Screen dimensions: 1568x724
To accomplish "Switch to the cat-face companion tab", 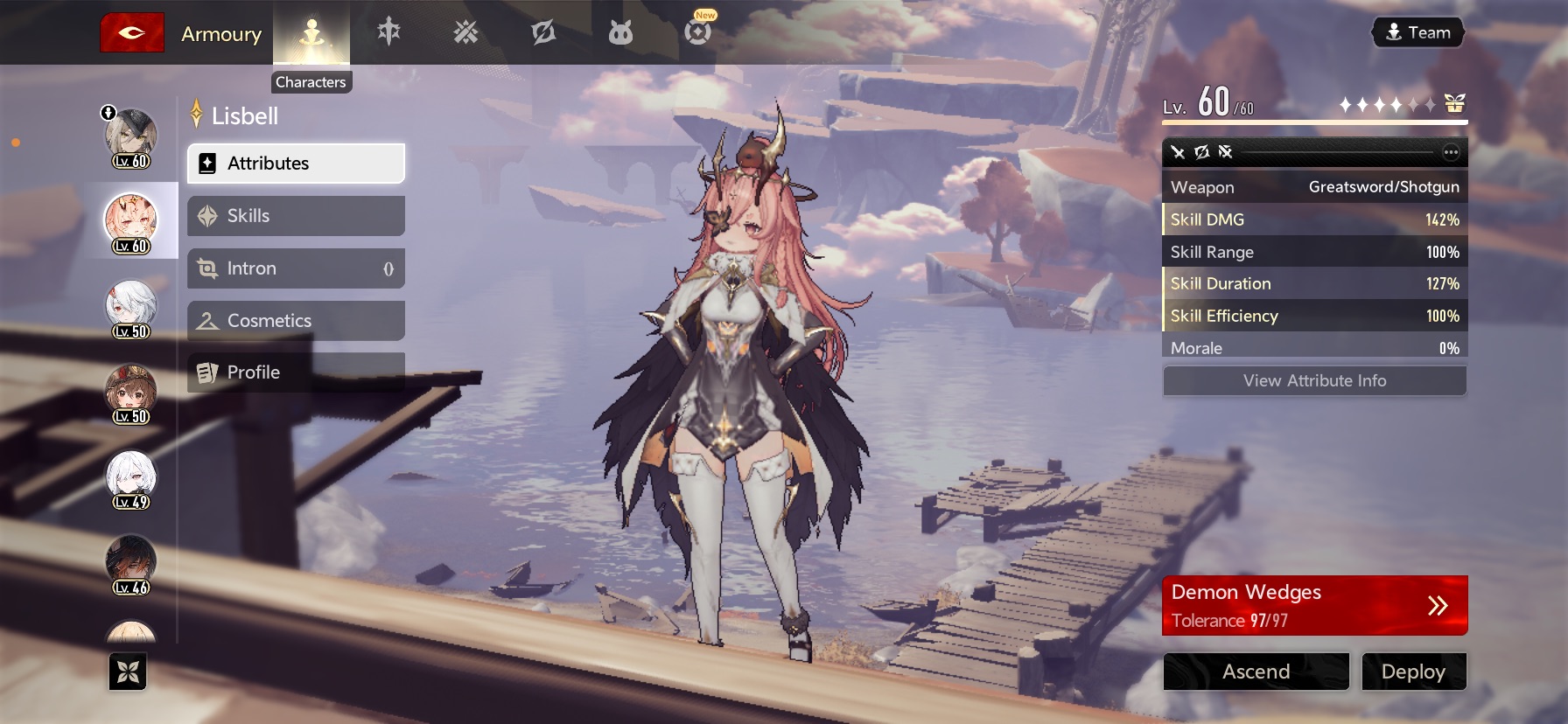I will click(x=620, y=34).
